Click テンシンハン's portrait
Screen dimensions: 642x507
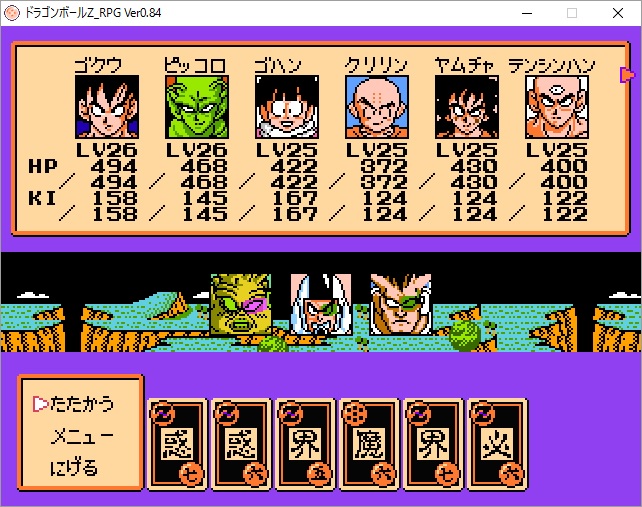(555, 107)
